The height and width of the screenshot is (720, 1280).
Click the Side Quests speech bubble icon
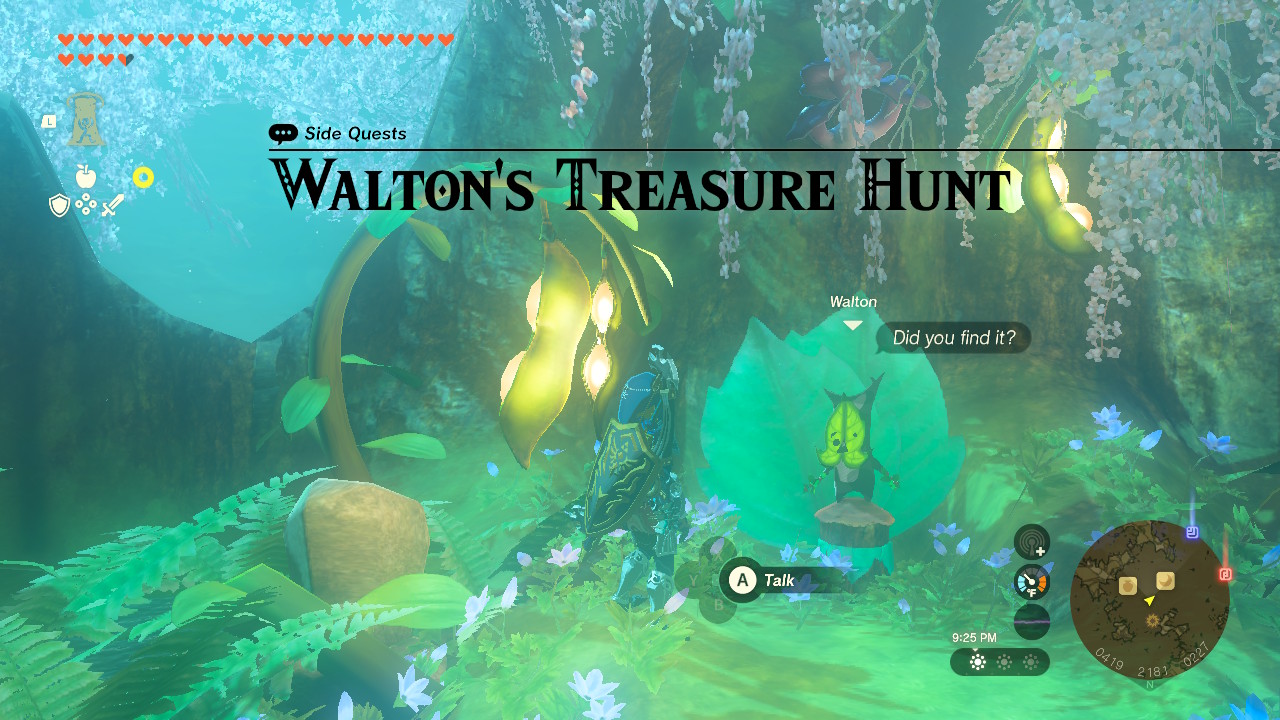click(283, 134)
